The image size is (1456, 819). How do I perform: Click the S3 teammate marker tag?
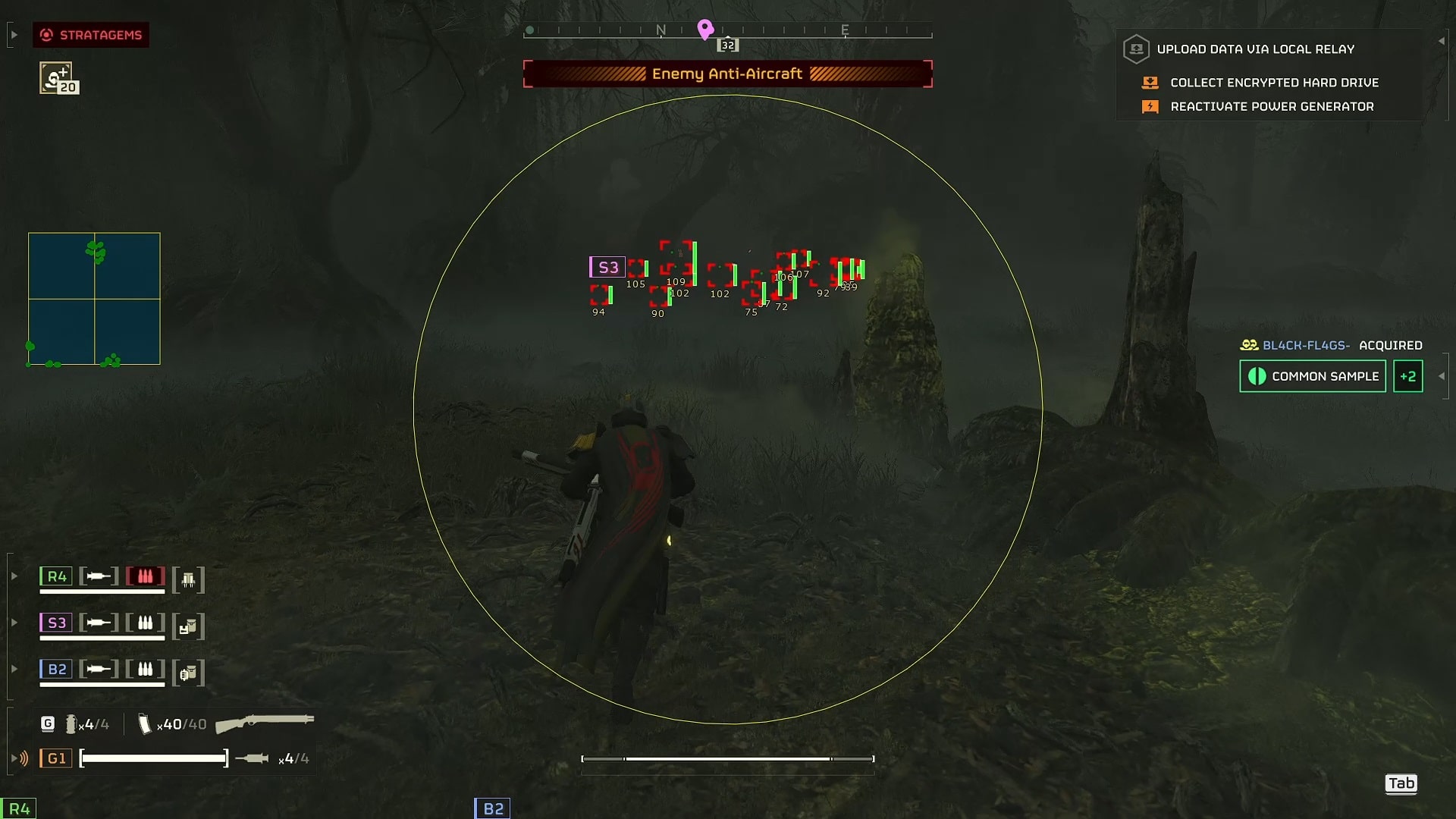click(x=607, y=267)
